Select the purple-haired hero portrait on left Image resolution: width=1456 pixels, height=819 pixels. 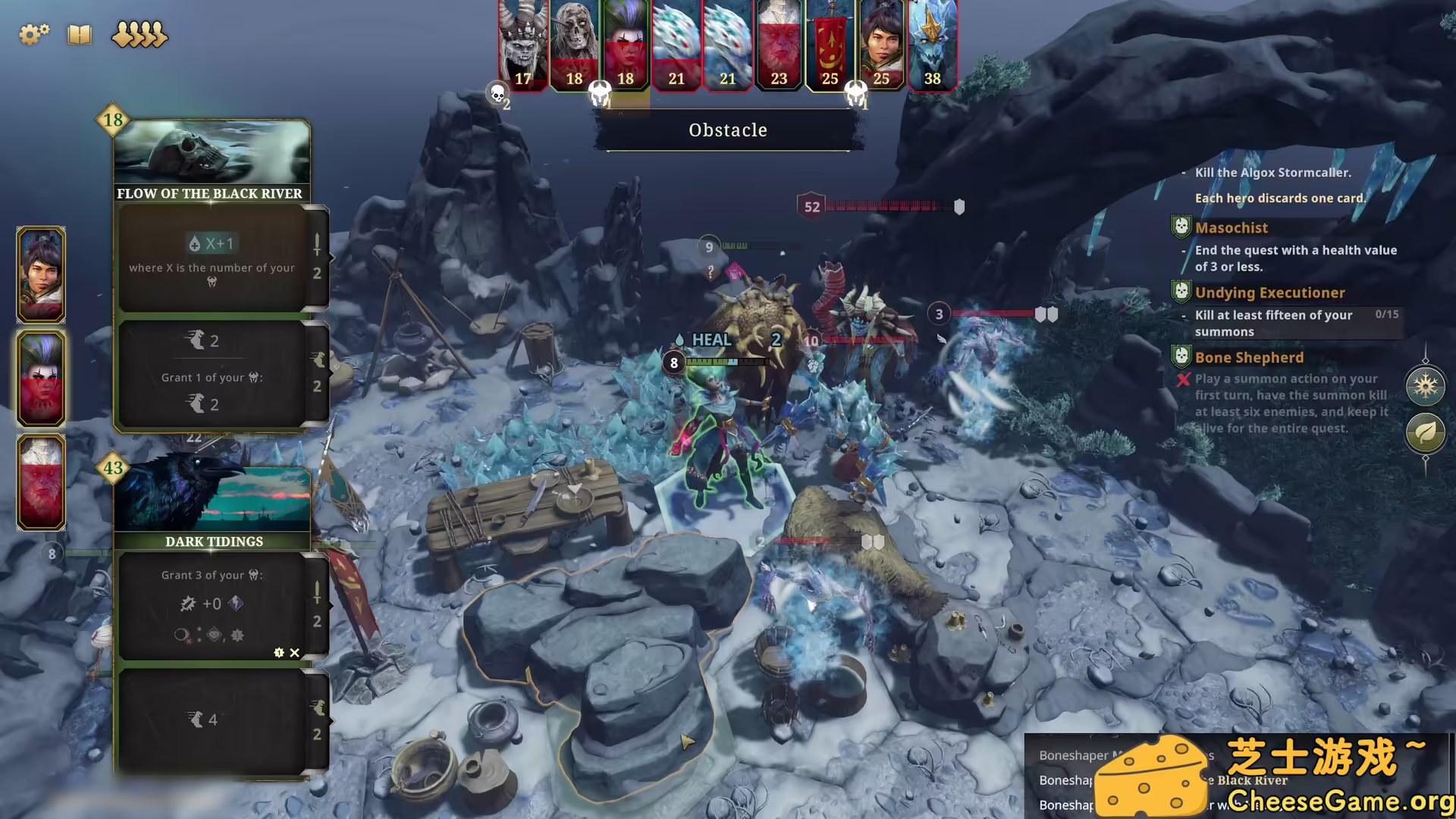(41, 378)
